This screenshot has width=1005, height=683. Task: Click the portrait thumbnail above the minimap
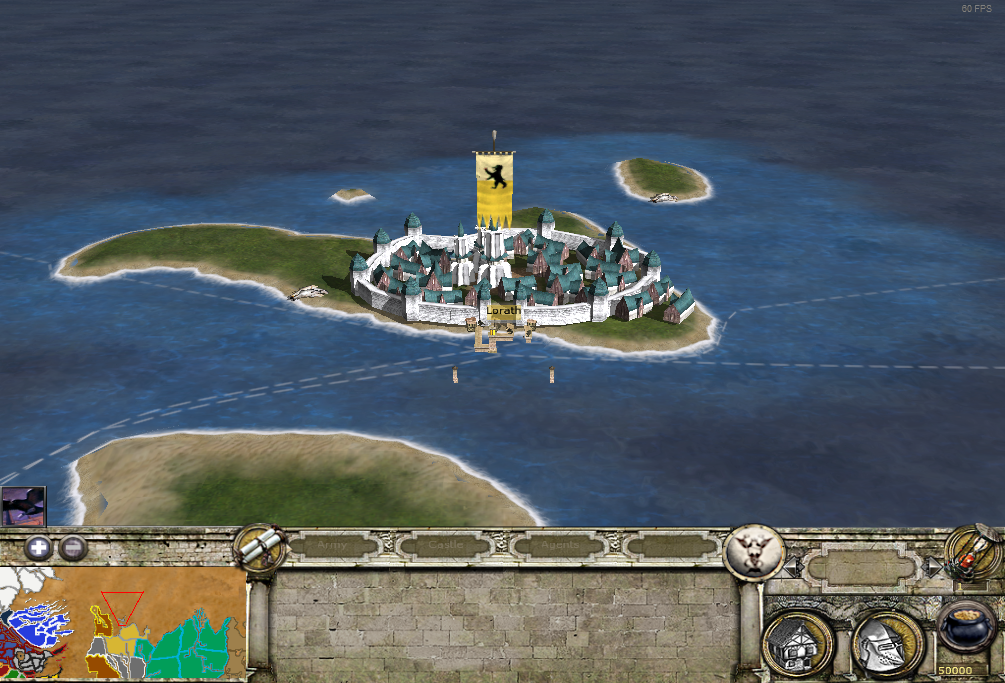click(x=23, y=506)
